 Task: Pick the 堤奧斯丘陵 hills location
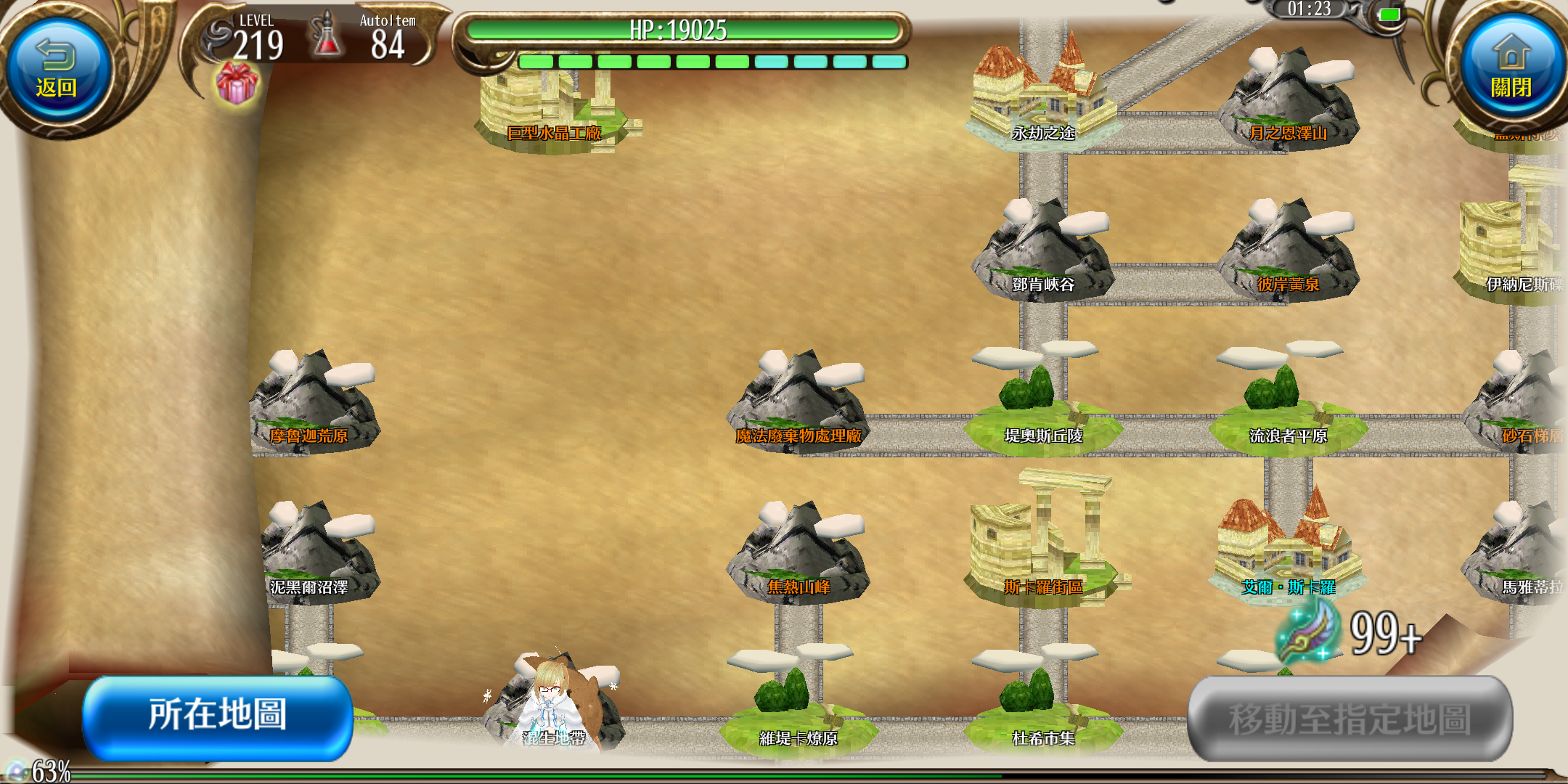click(x=1042, y=410)
